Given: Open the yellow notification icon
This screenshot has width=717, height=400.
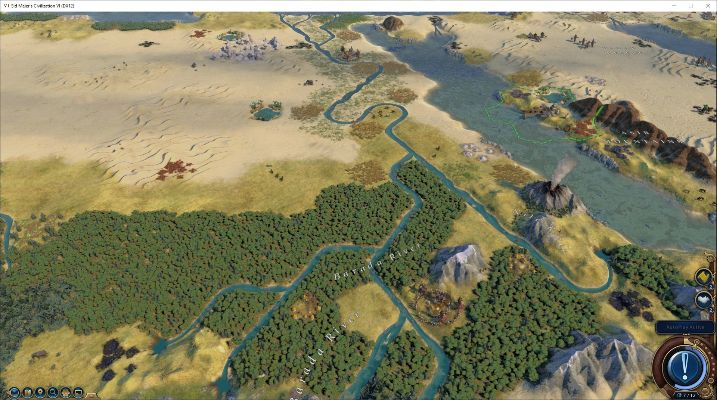Looking at the screenshot, I should pos(703,276).
